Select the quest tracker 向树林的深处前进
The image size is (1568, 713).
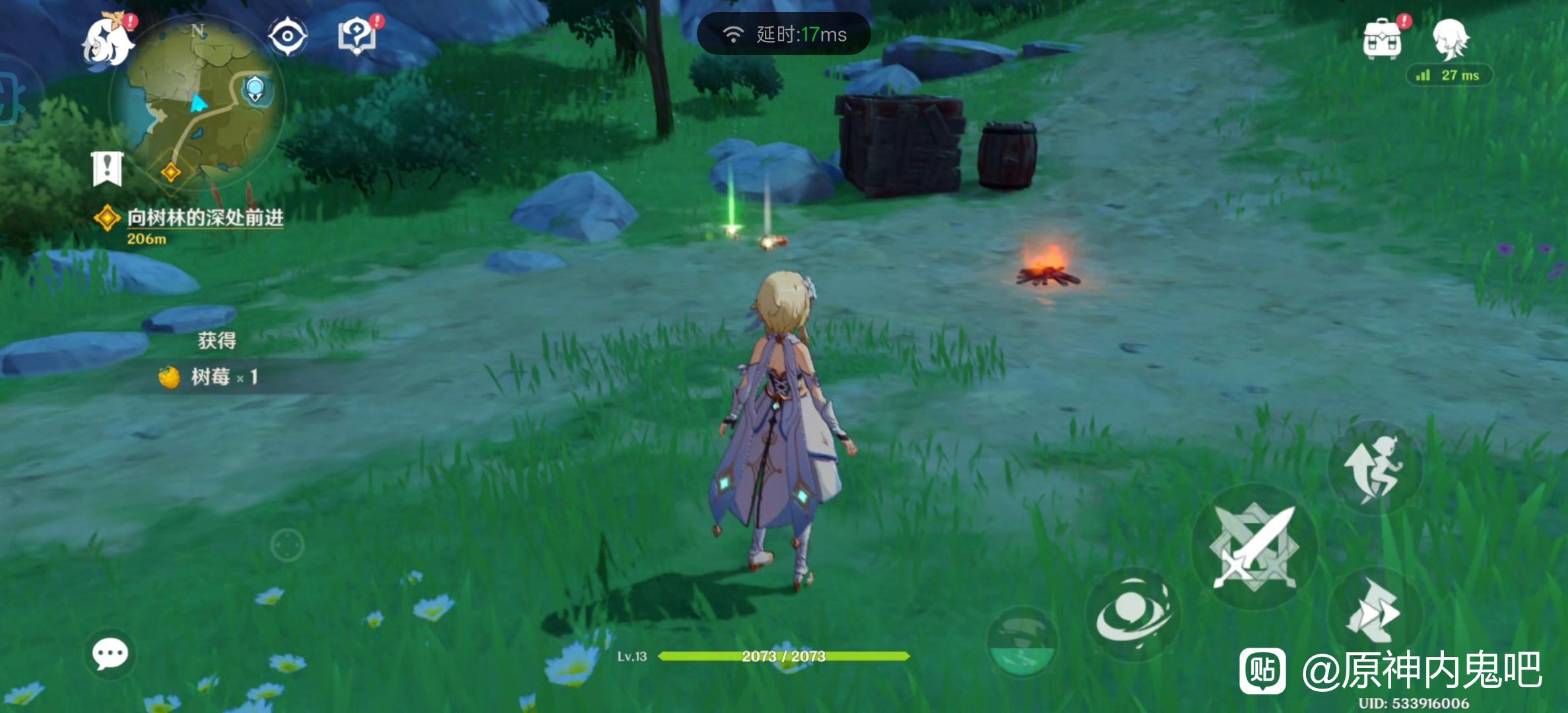[x=205, y=218]
